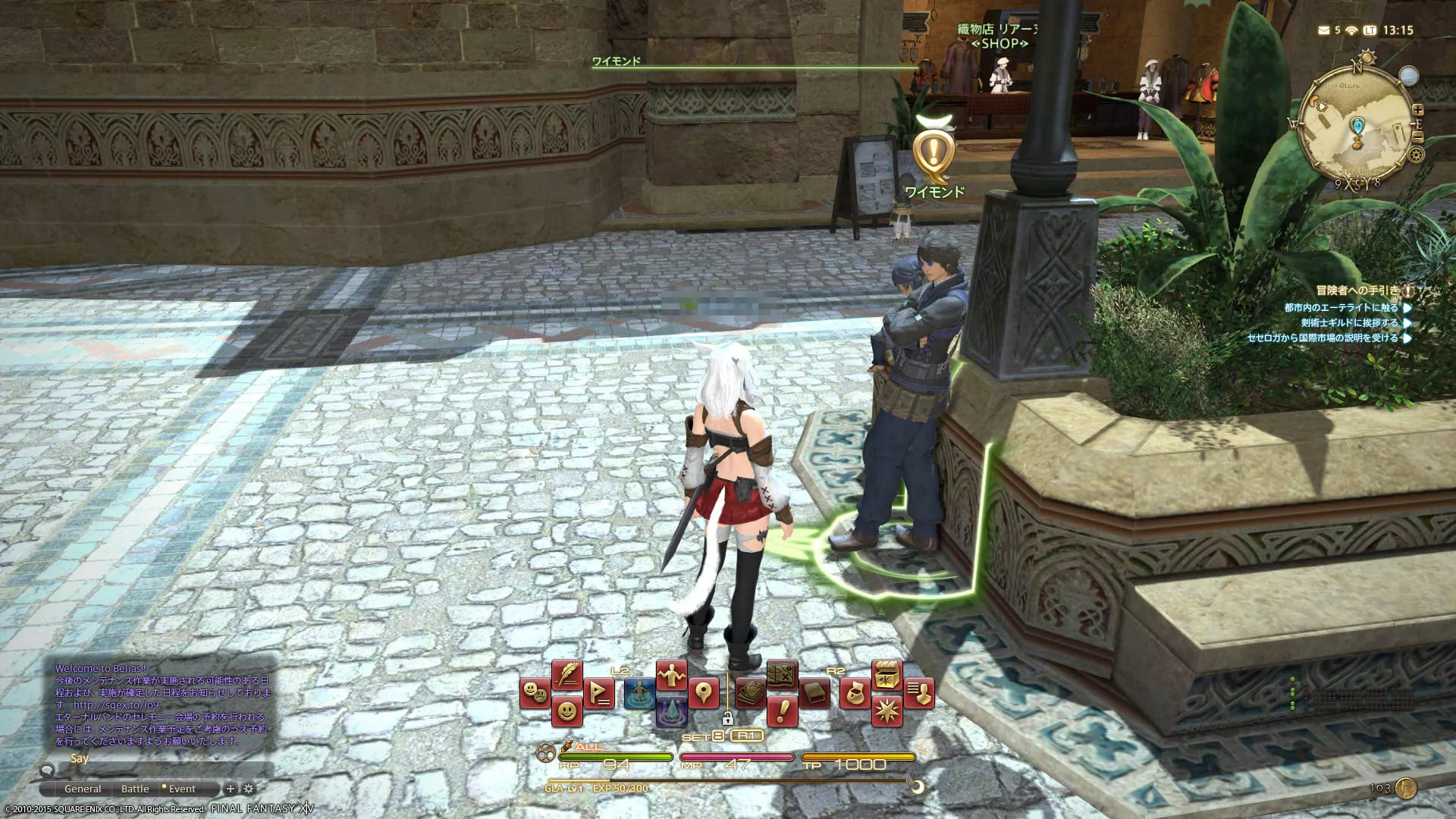Select the General chat tab
This screenshot has height=819, width=1456.
click(83, 789)
